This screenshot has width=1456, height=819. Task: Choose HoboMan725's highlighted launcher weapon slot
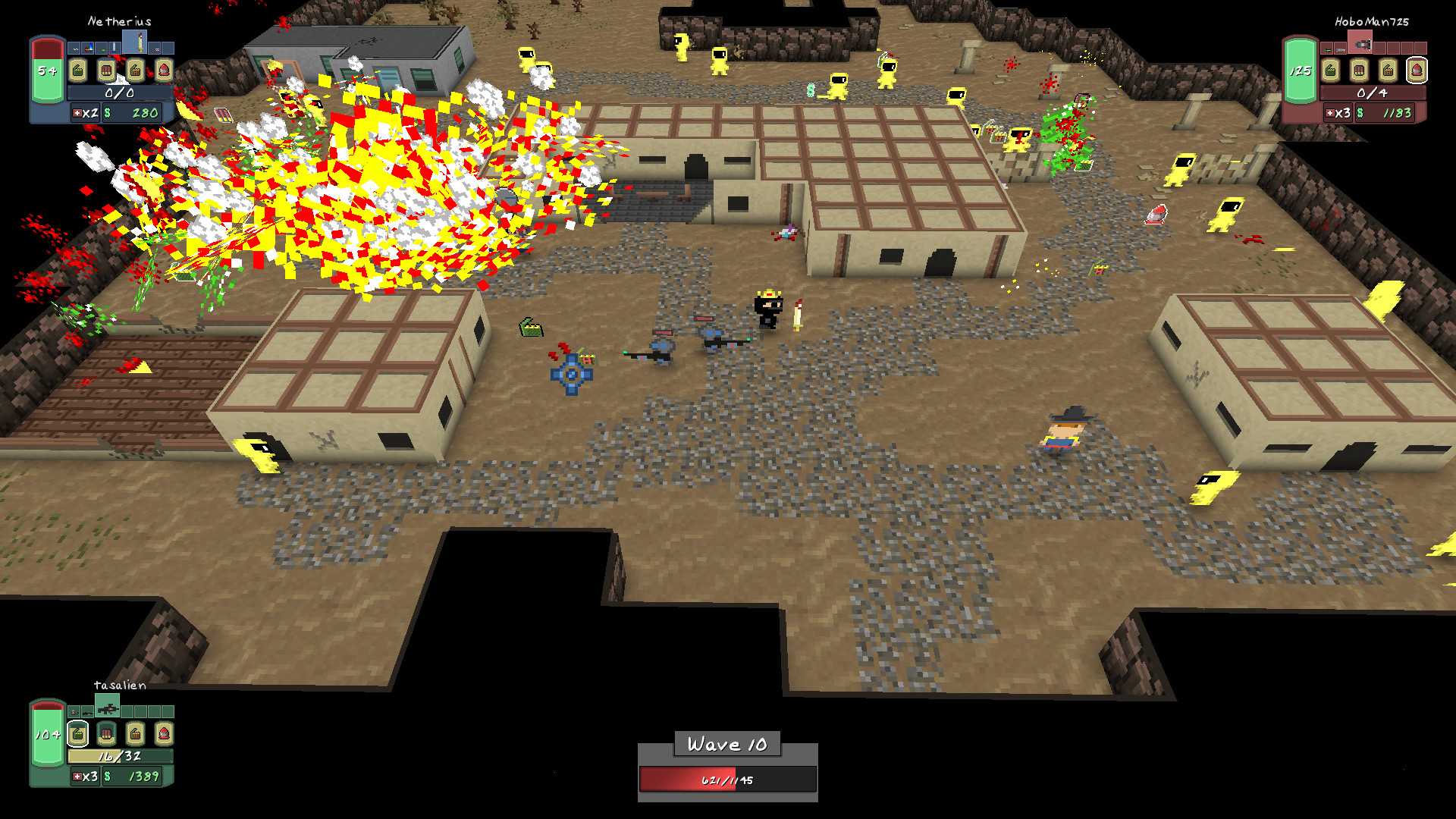pos(1361,43)
